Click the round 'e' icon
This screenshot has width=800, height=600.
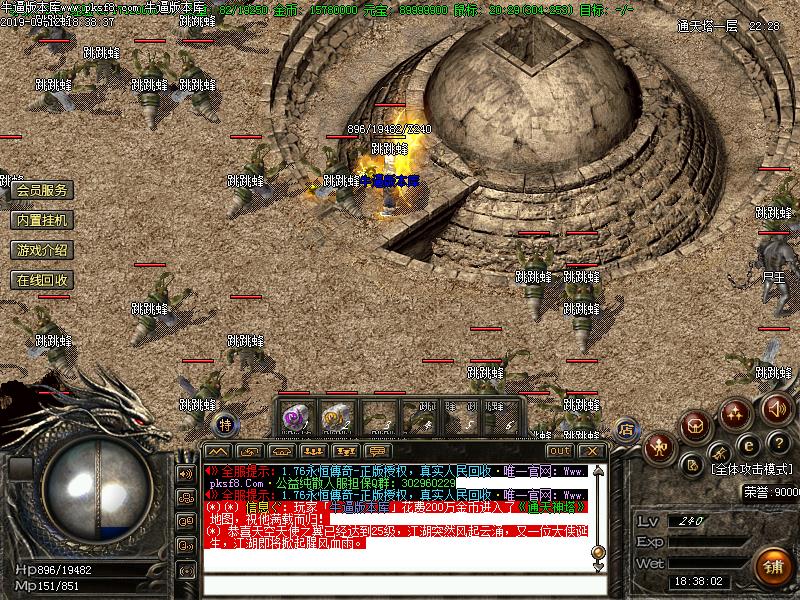(x=747, y=444)
